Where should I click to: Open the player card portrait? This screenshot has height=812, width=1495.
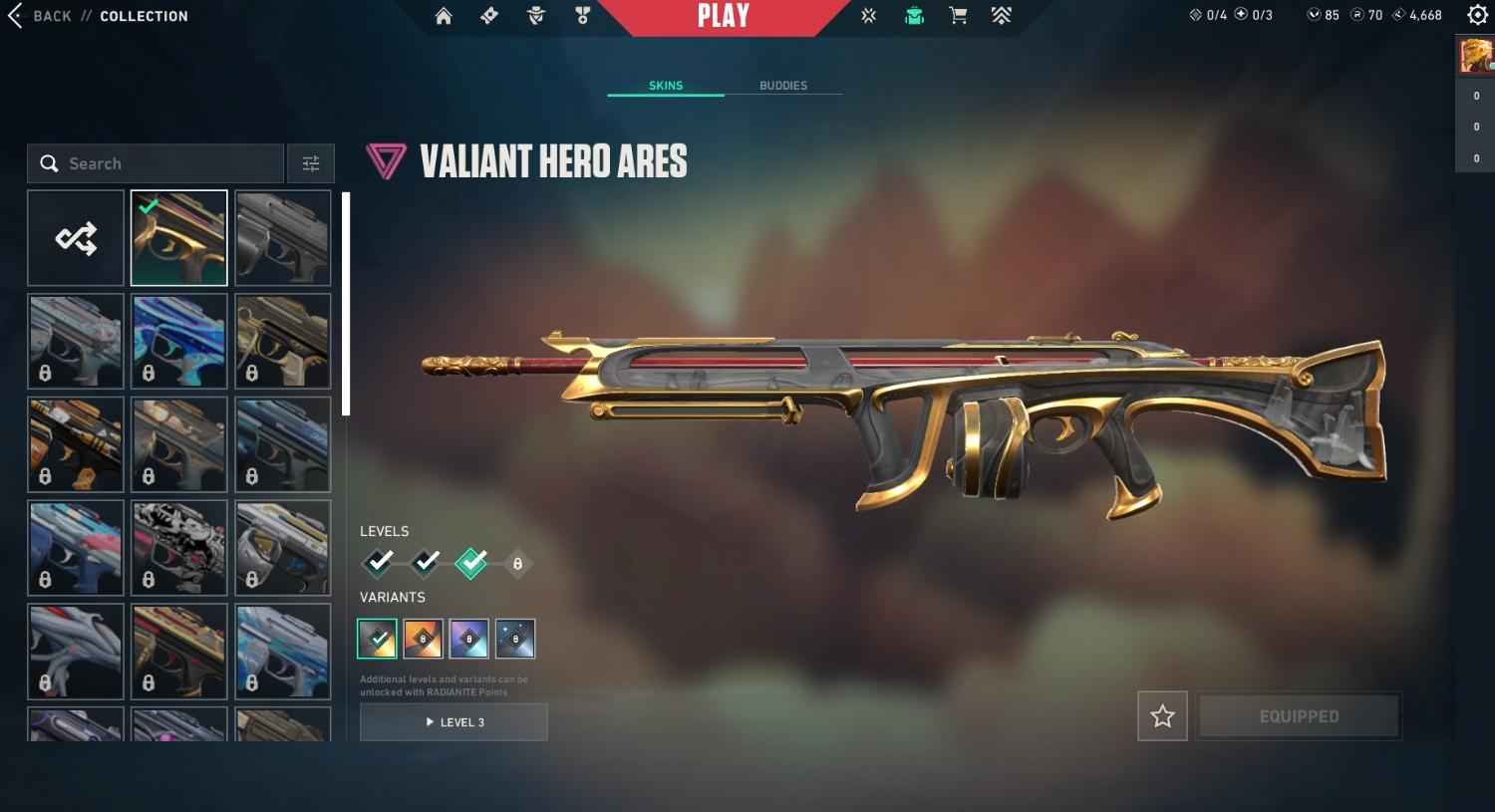[x=1476, y=56]
